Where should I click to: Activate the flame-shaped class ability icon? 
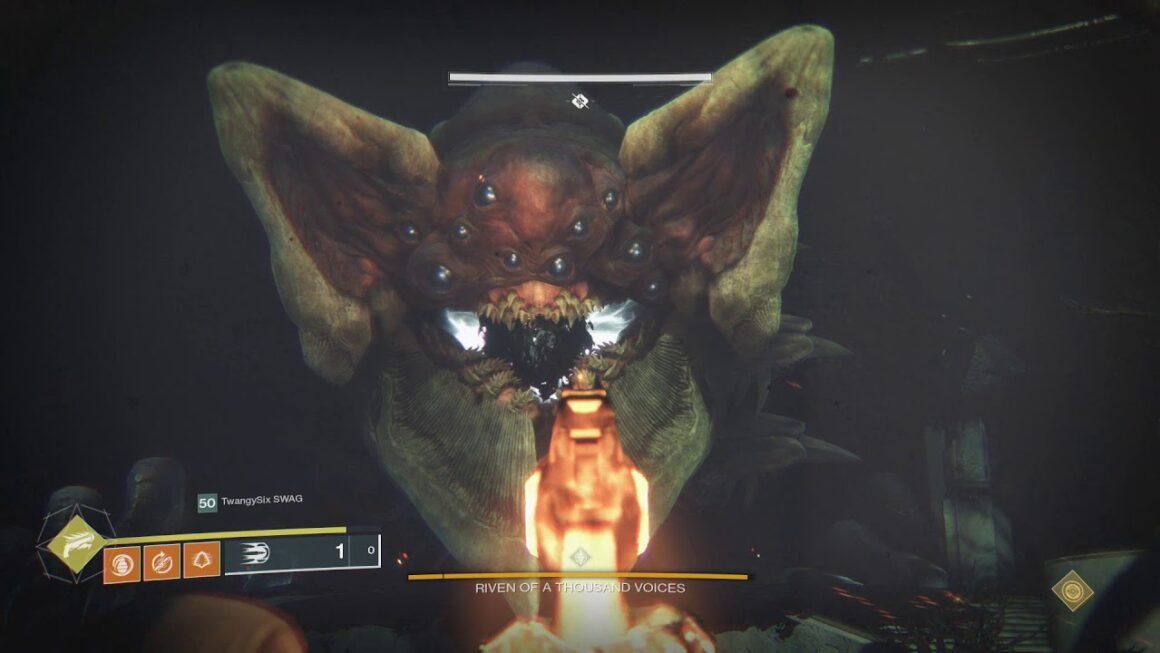[x=201, y=565]
